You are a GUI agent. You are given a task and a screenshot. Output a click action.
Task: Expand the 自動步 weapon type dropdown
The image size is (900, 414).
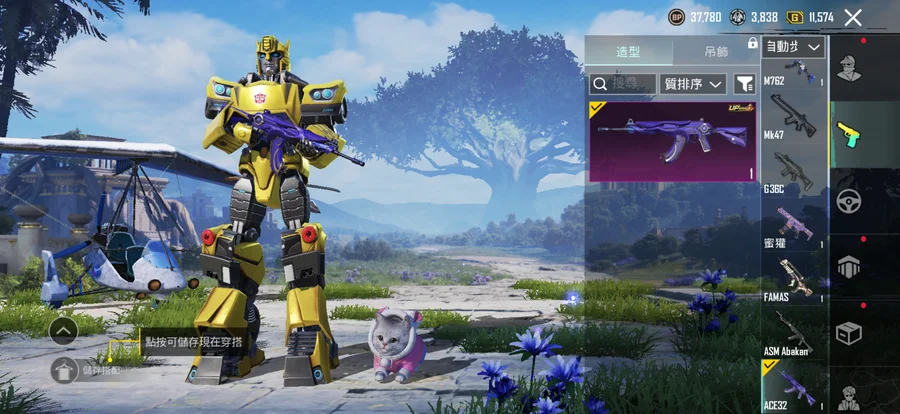[794, 47]
